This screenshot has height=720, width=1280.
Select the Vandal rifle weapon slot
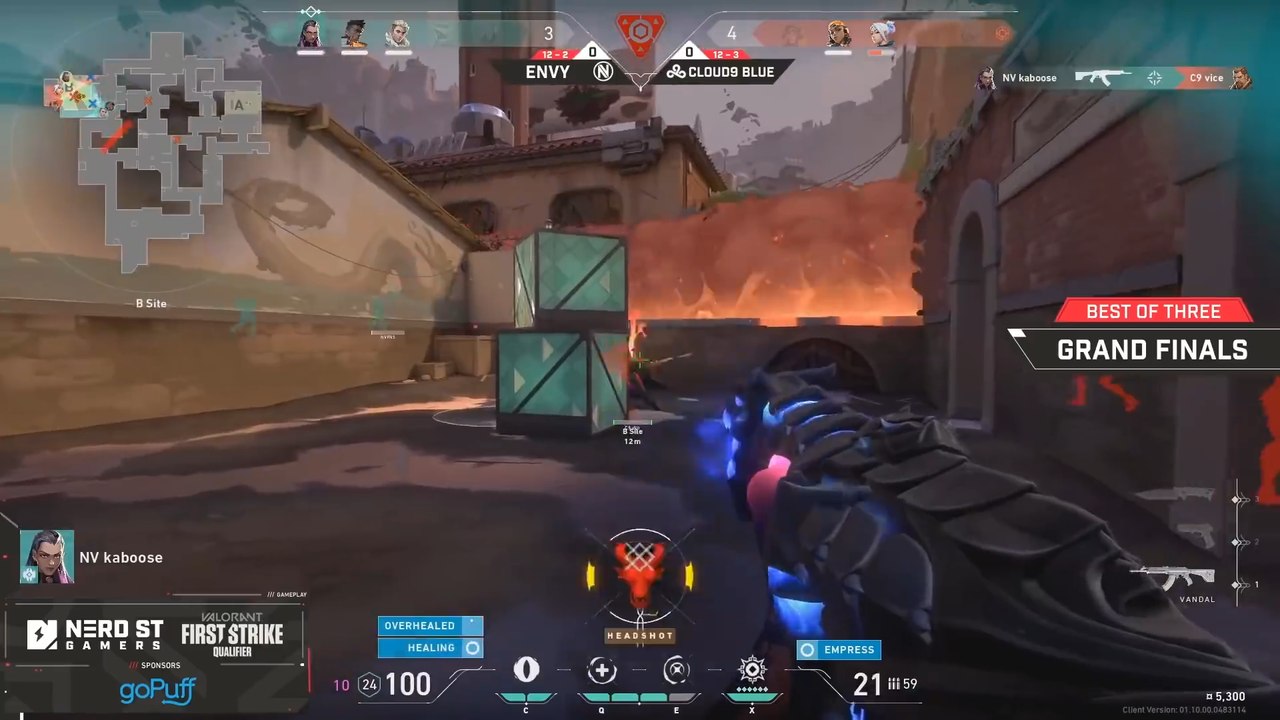coord(1173,580)
